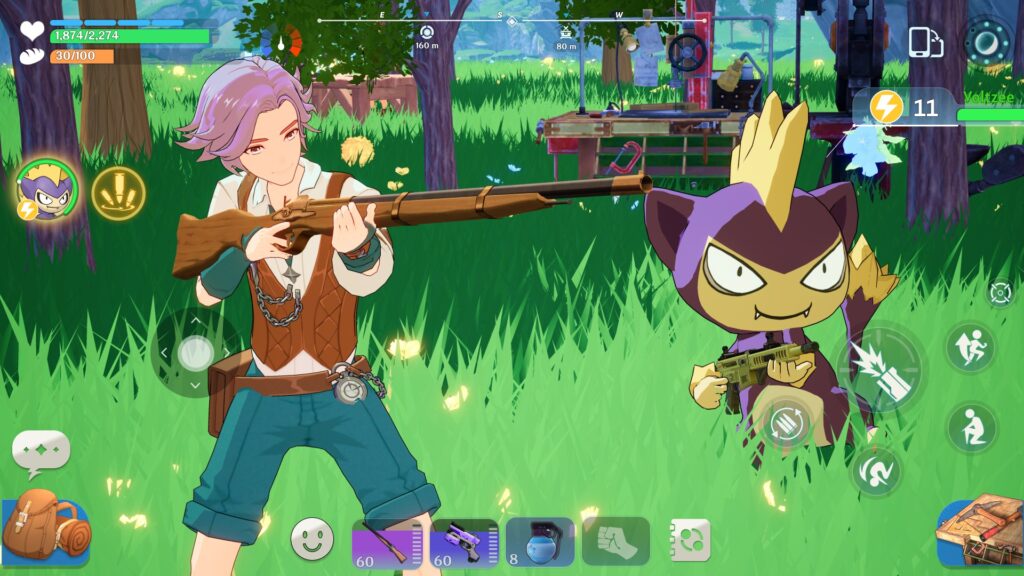Switch to the bare fist slot
1024x576 pixels.
[x=615, y=541]
